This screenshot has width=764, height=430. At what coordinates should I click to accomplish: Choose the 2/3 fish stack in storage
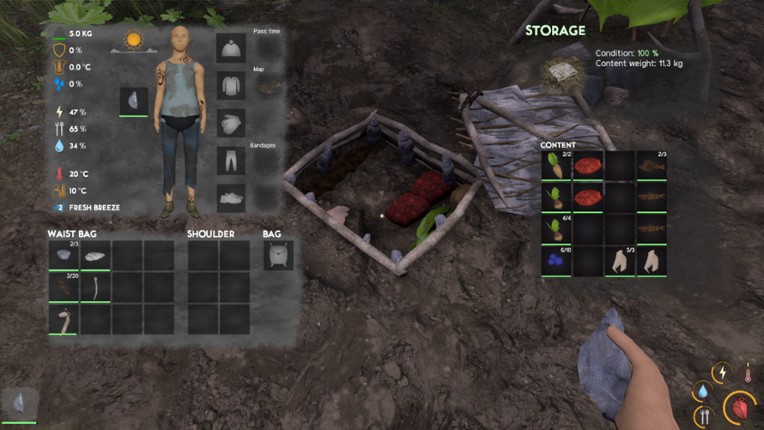(x=651, y=165)
